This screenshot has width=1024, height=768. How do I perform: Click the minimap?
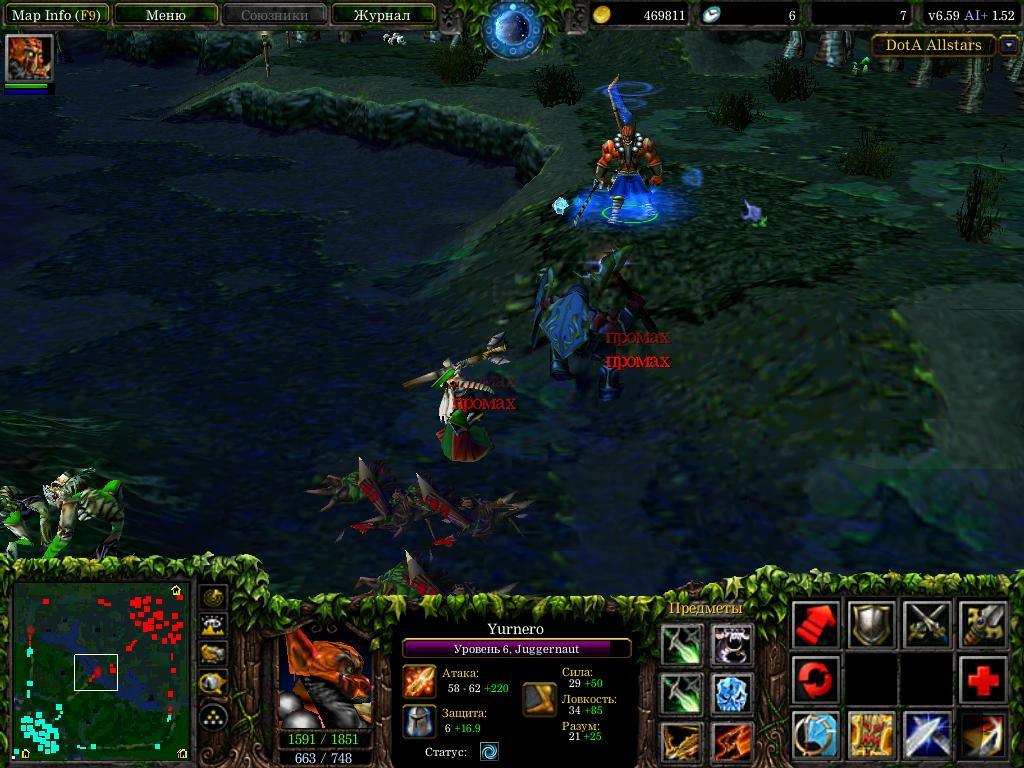100,670
